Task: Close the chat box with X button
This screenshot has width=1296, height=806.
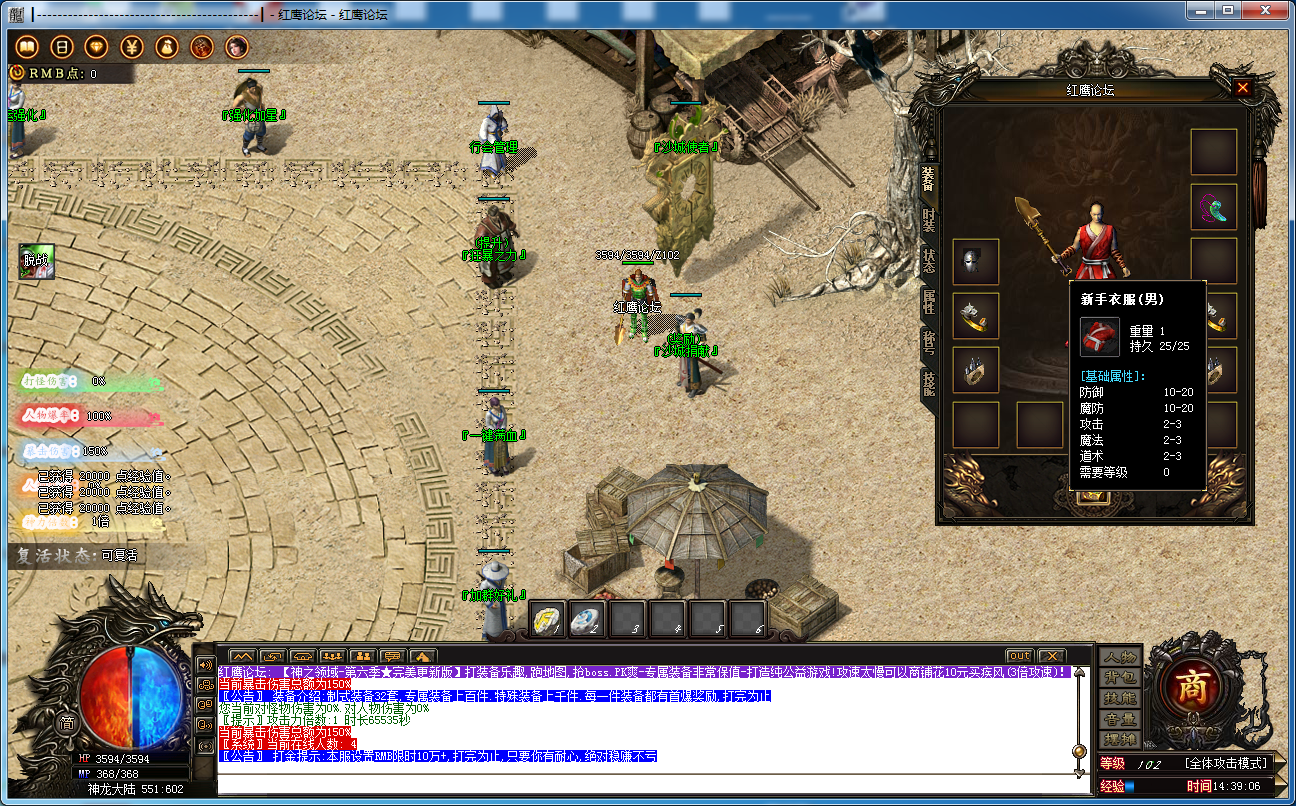Action: 1051,656
